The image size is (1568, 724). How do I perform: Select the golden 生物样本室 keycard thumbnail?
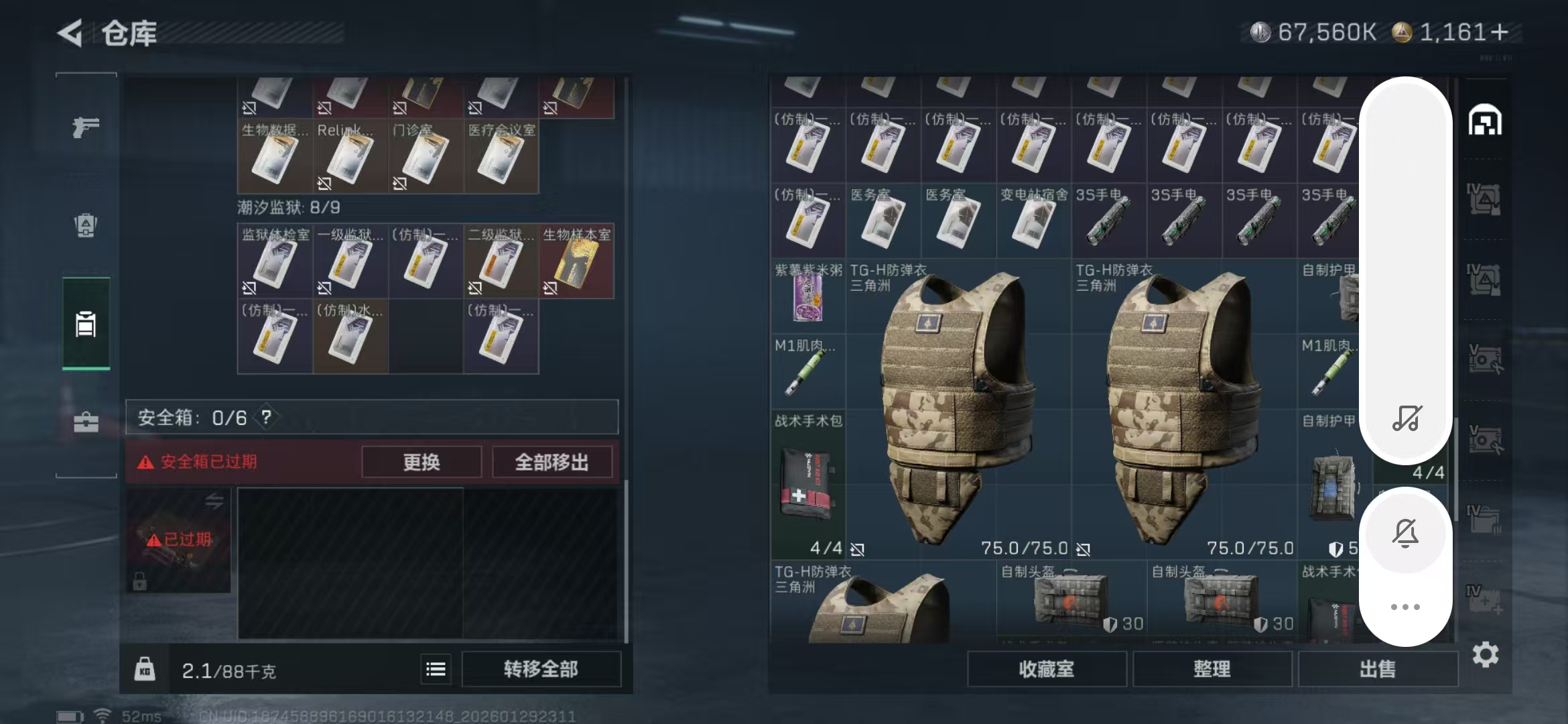578,261
